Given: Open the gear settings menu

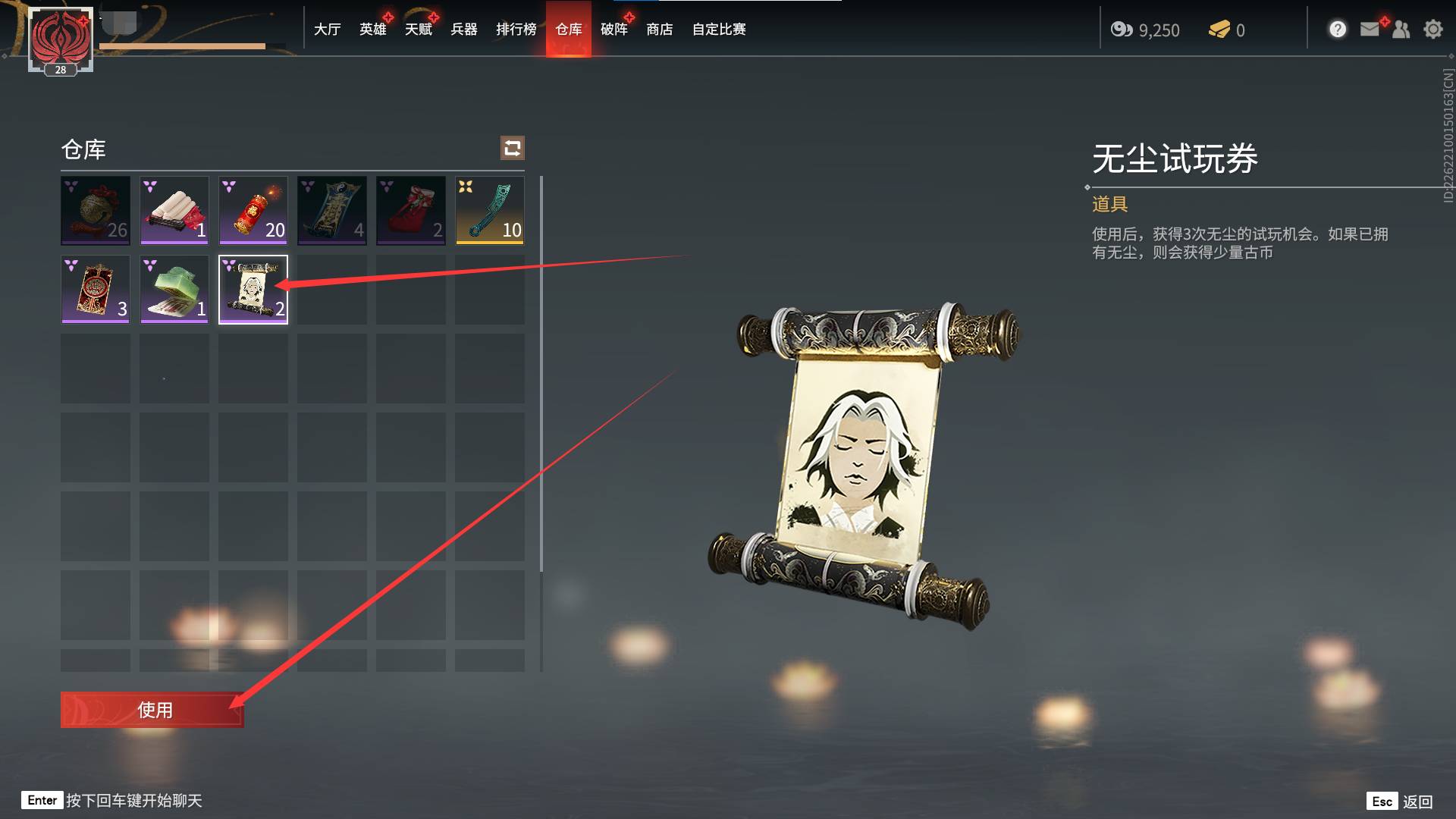Looking at the screenshot, I should pos(1432,30).
